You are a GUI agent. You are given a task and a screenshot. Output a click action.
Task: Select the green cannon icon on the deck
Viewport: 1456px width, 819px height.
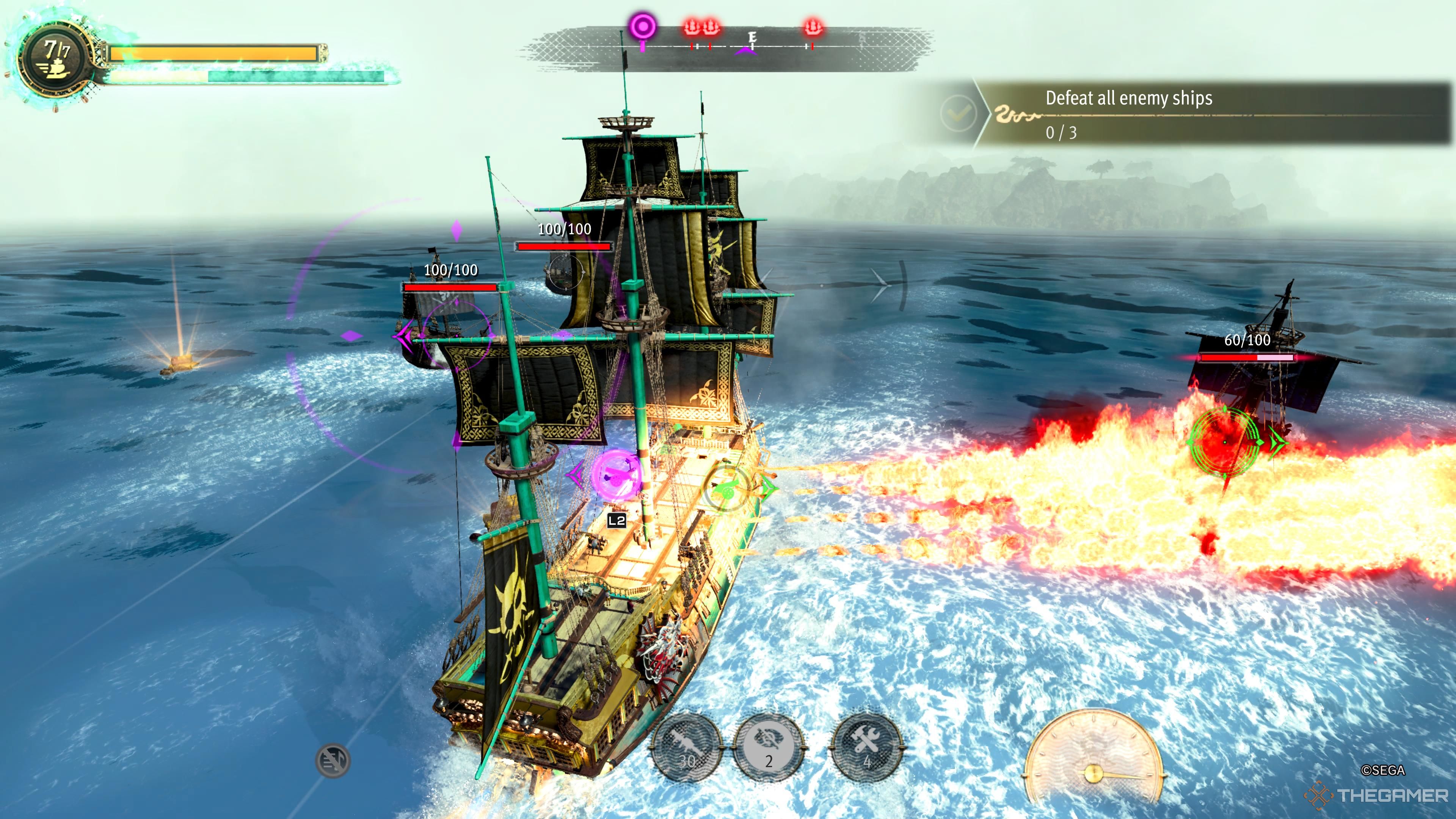[727, 488]
